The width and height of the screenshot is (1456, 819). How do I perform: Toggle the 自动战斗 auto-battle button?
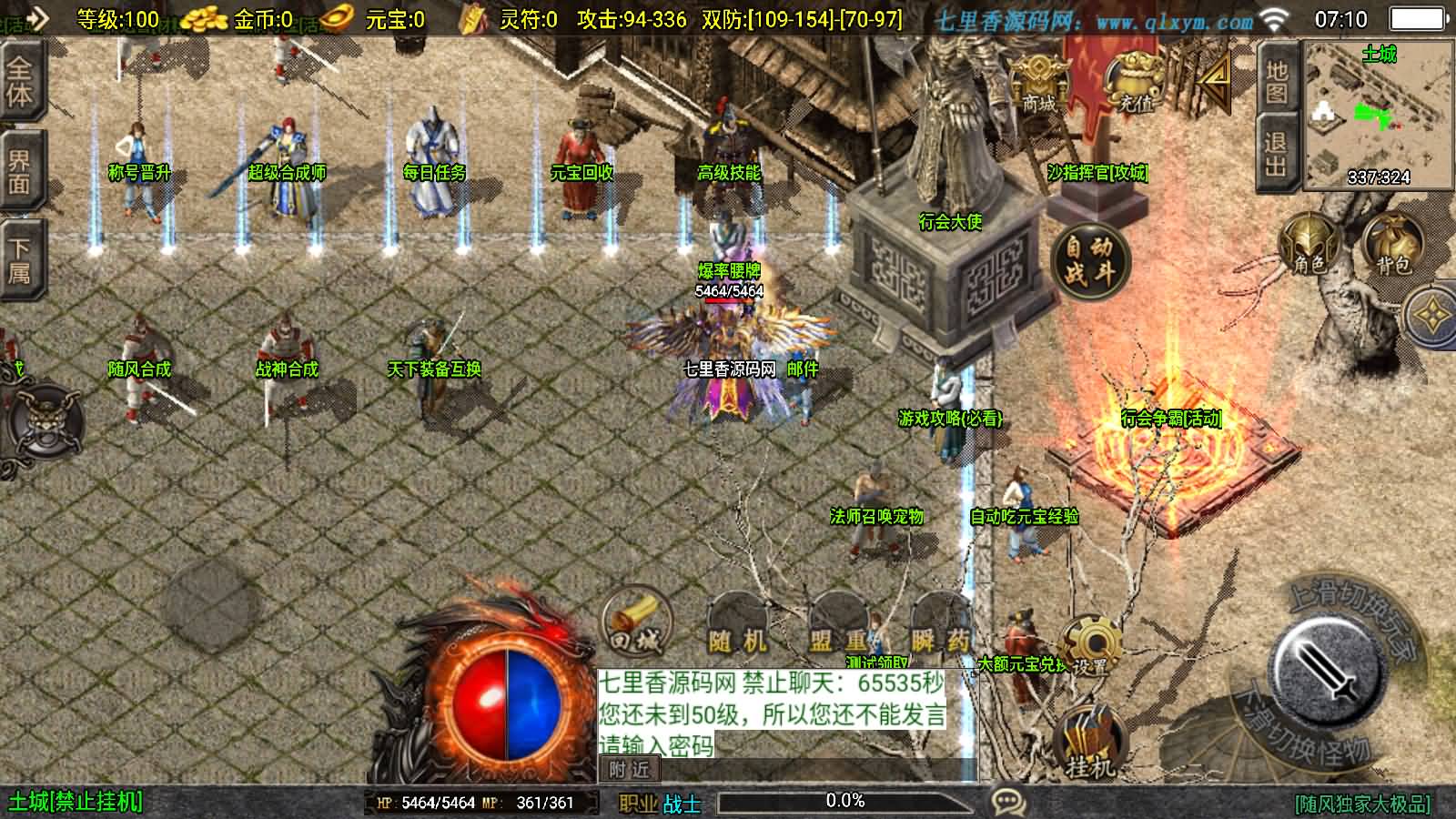(x=1089, y=259)
